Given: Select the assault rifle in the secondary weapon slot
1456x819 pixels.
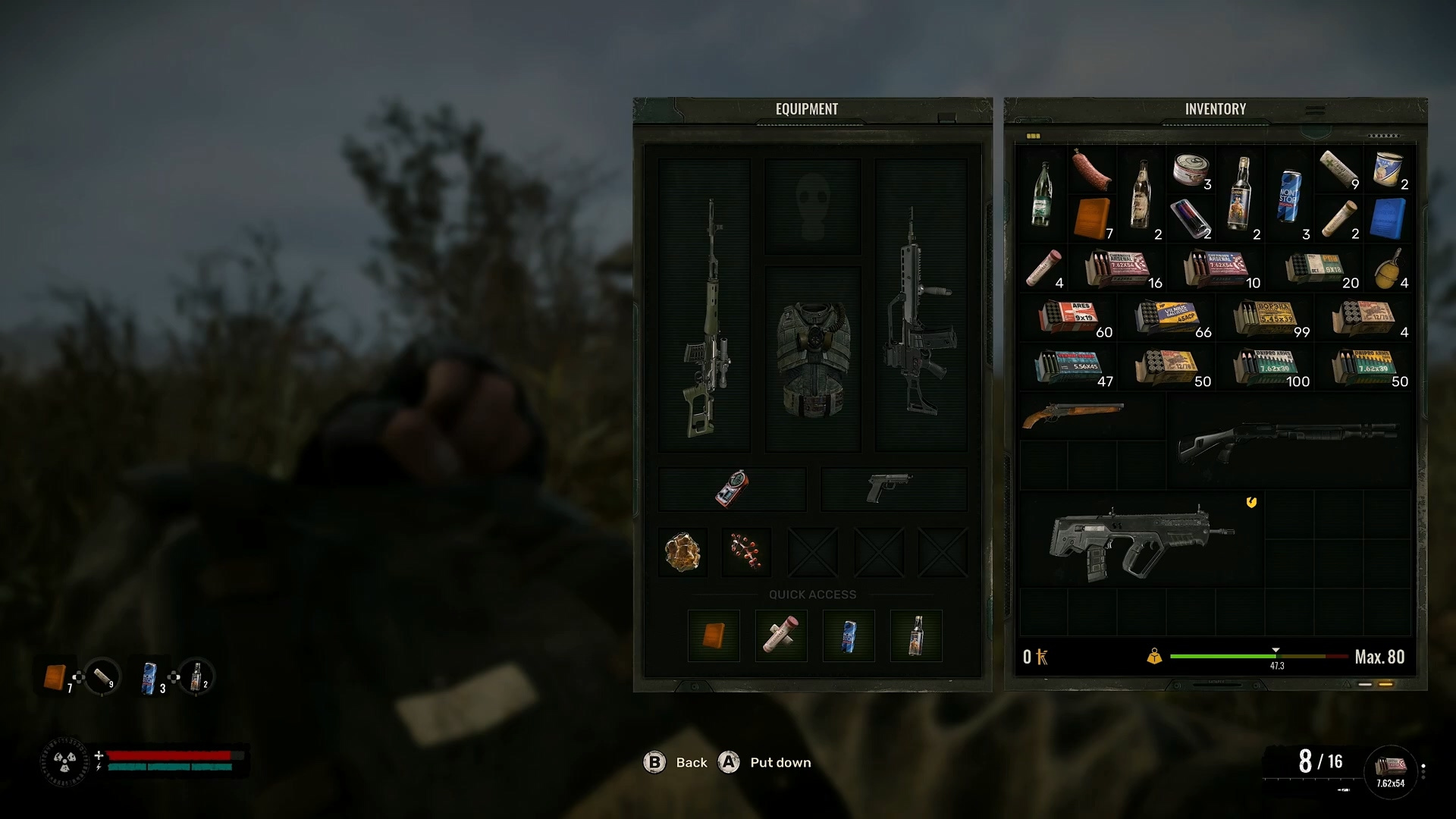Looking at the screenshot, I should [920, 318].
